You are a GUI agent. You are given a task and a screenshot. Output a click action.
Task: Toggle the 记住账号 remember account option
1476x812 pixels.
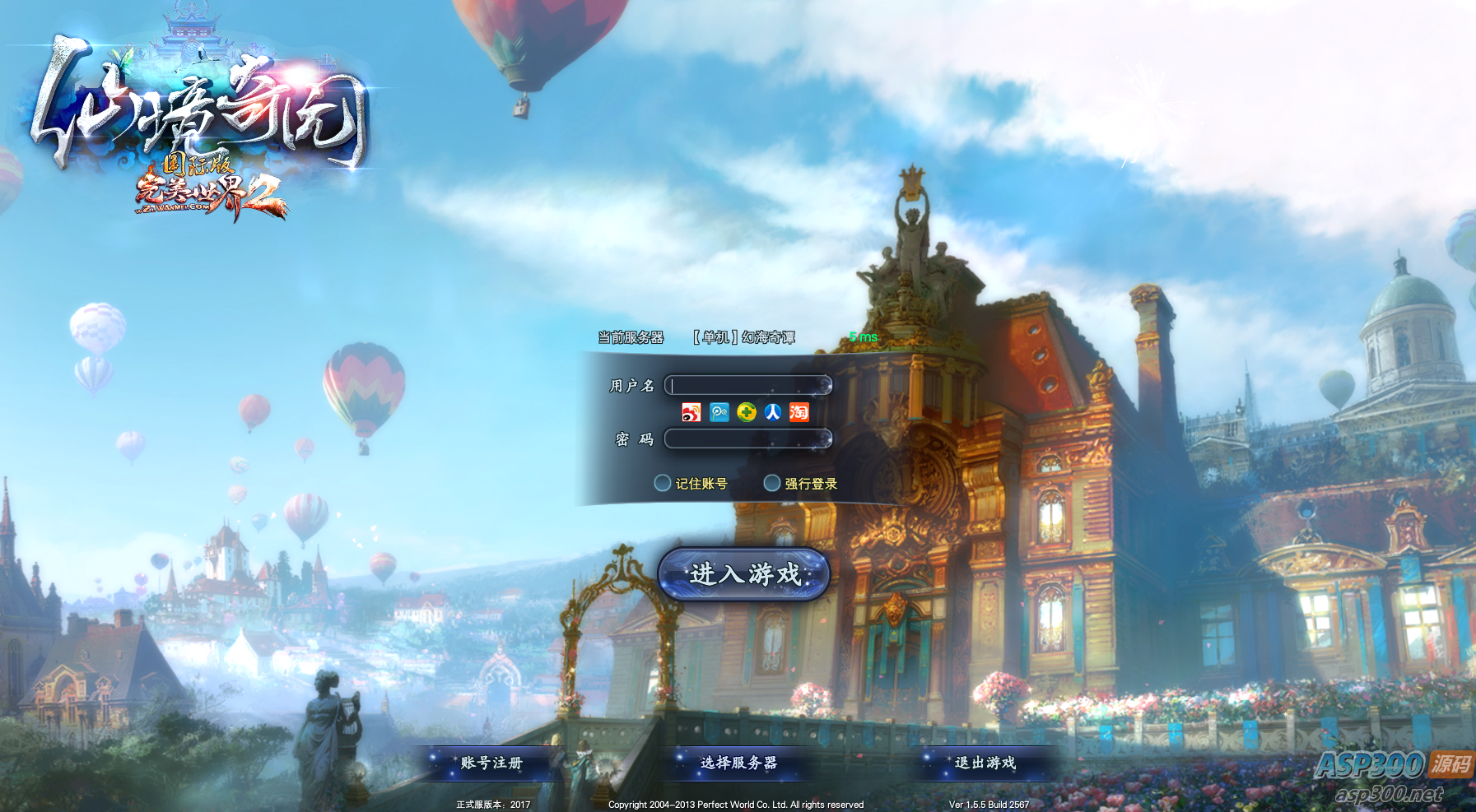click(x=663, y=483)
